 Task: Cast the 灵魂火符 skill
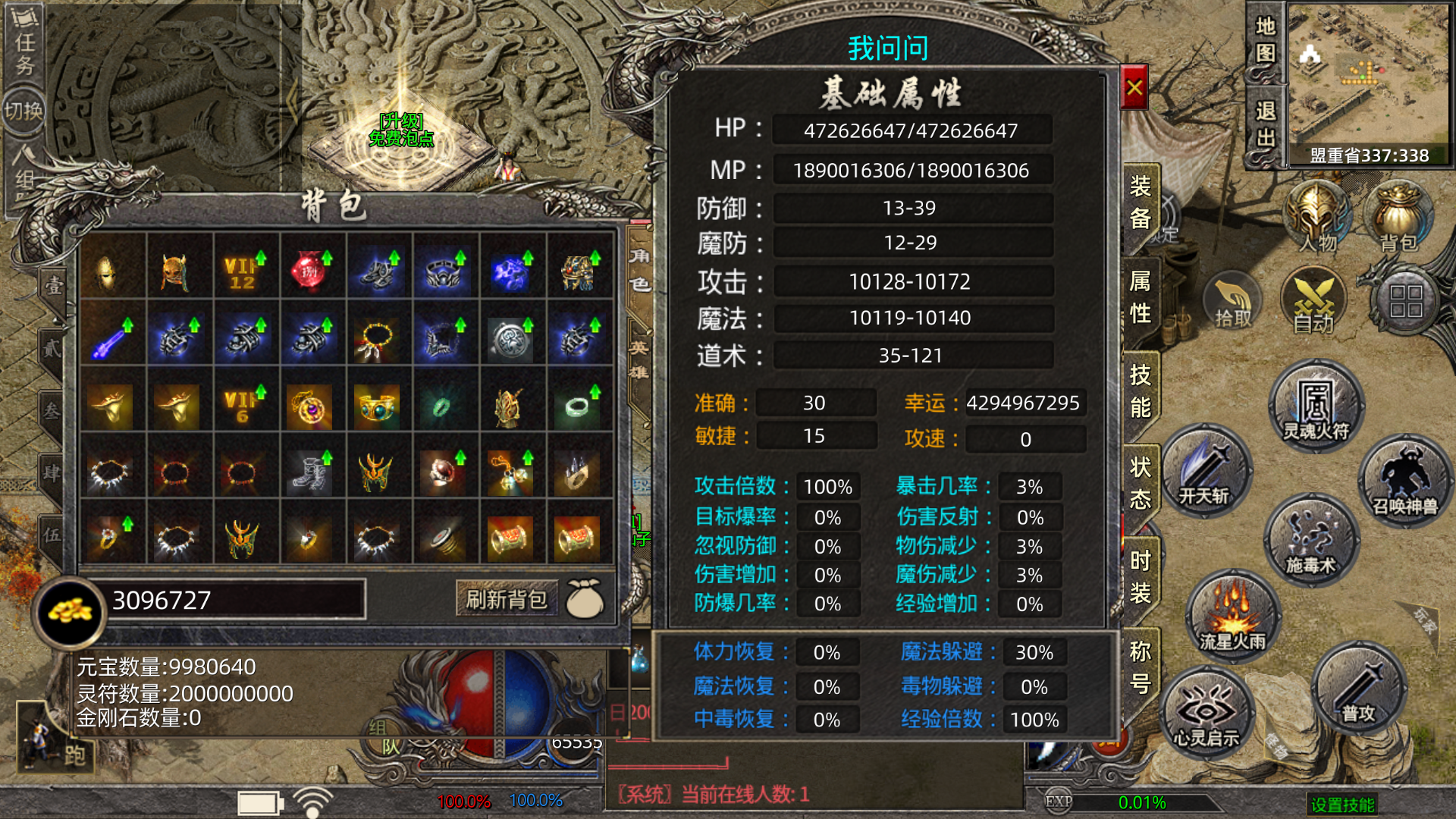(x=1316, y=407)
